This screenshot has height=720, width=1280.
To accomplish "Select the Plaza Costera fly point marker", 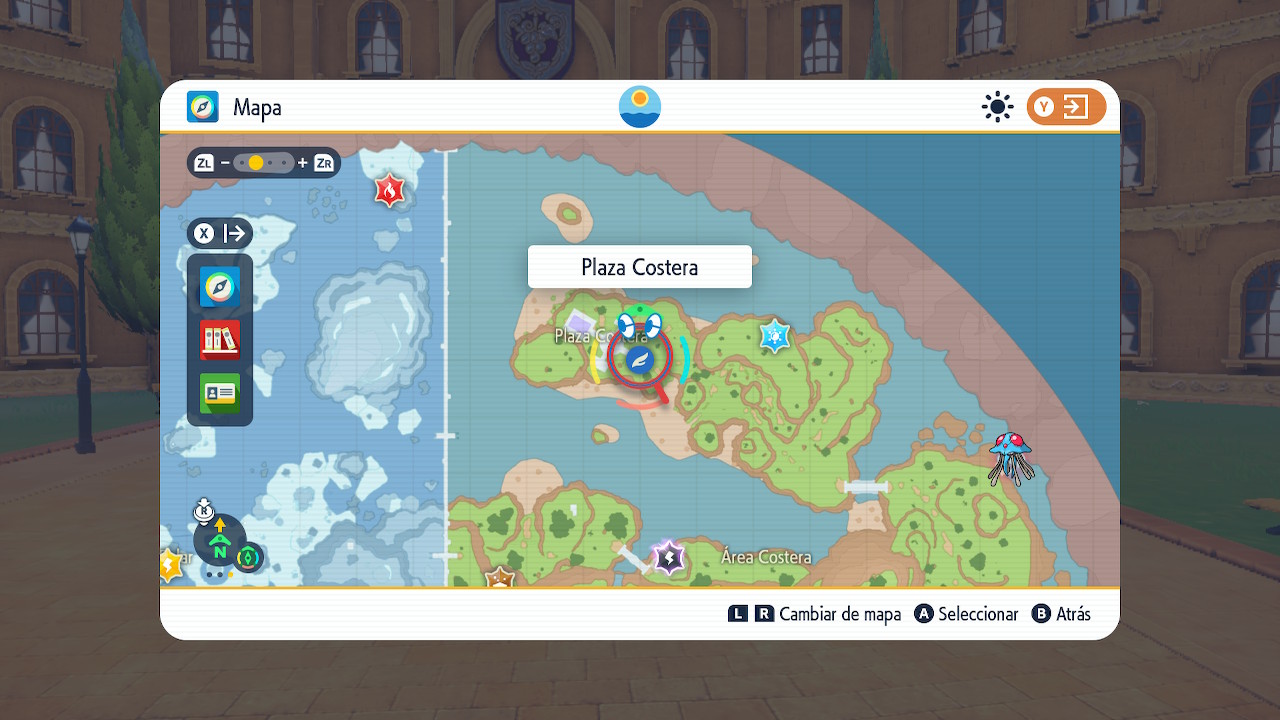I will coord(640,360).
